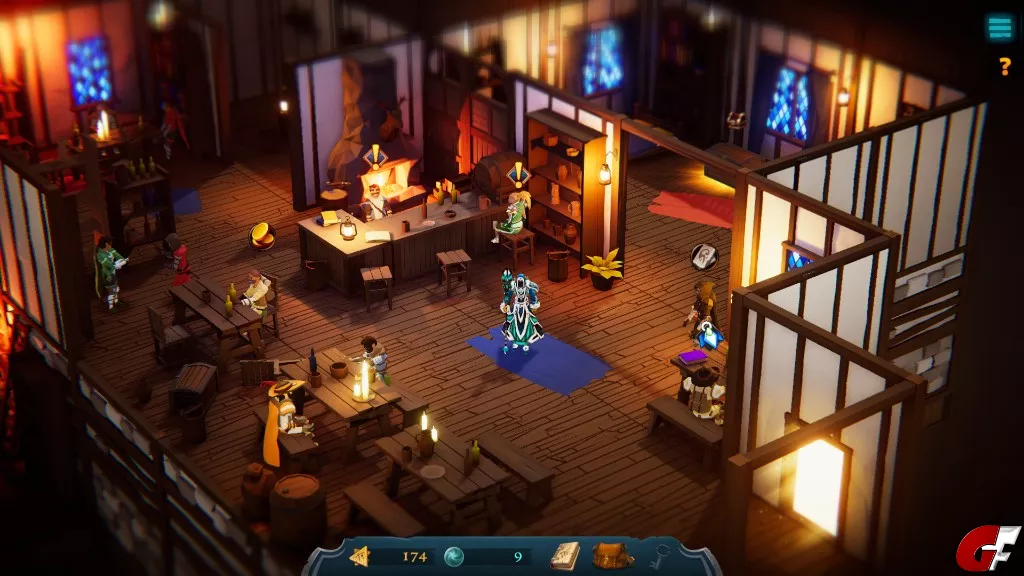Open the hamburger menu
The height and width of the screenshot is (576, 1024).
click(999, 28)
